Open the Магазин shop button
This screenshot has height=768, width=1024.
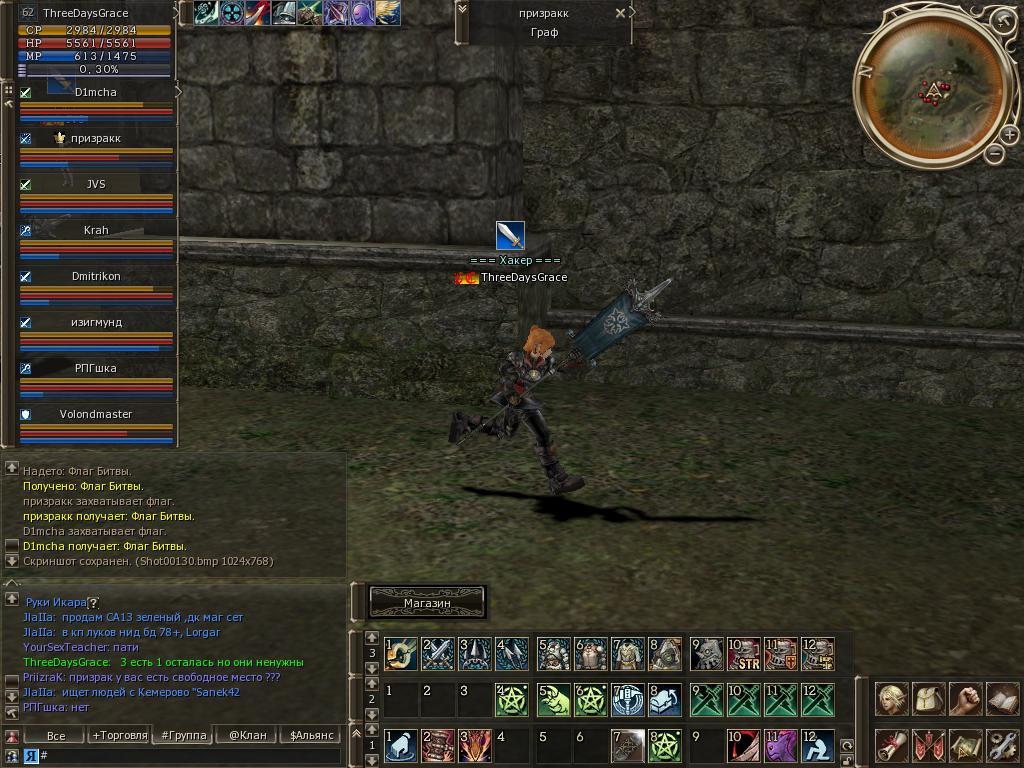(427, 603)
